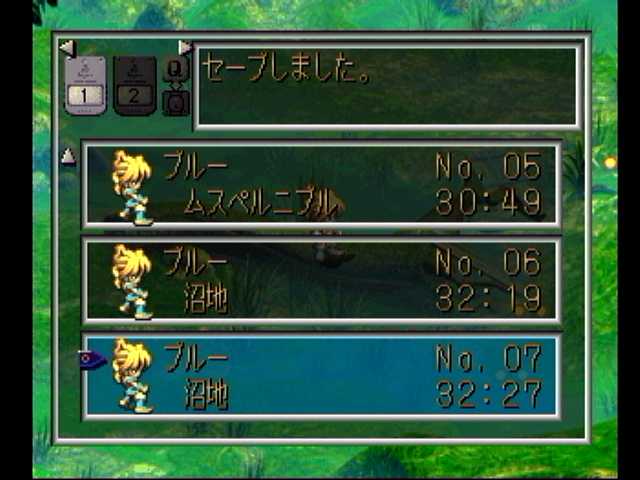Switch to memory card slot 2

[134, 85]
